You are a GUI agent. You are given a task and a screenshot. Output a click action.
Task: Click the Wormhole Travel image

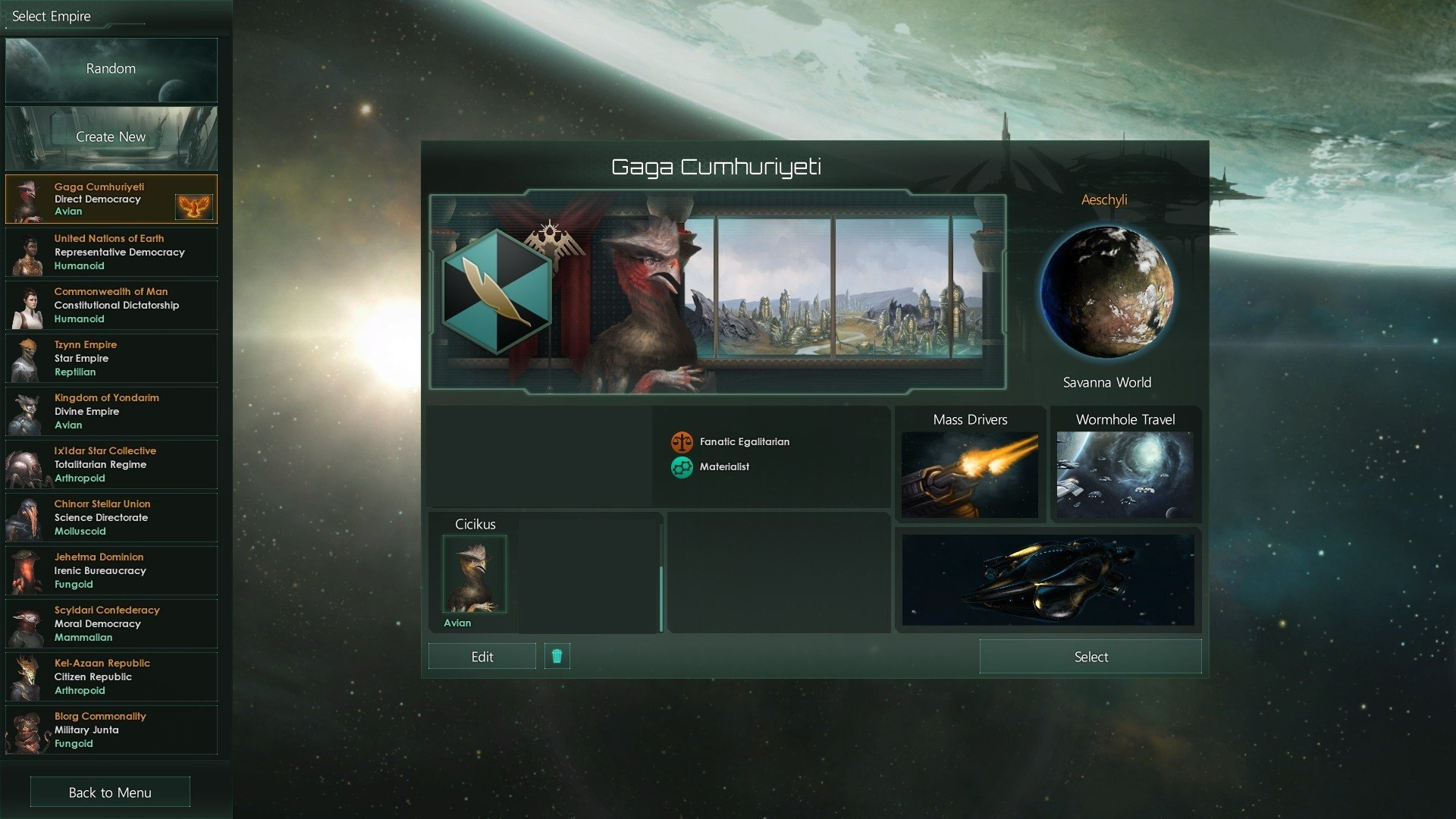coord(1125,475)
